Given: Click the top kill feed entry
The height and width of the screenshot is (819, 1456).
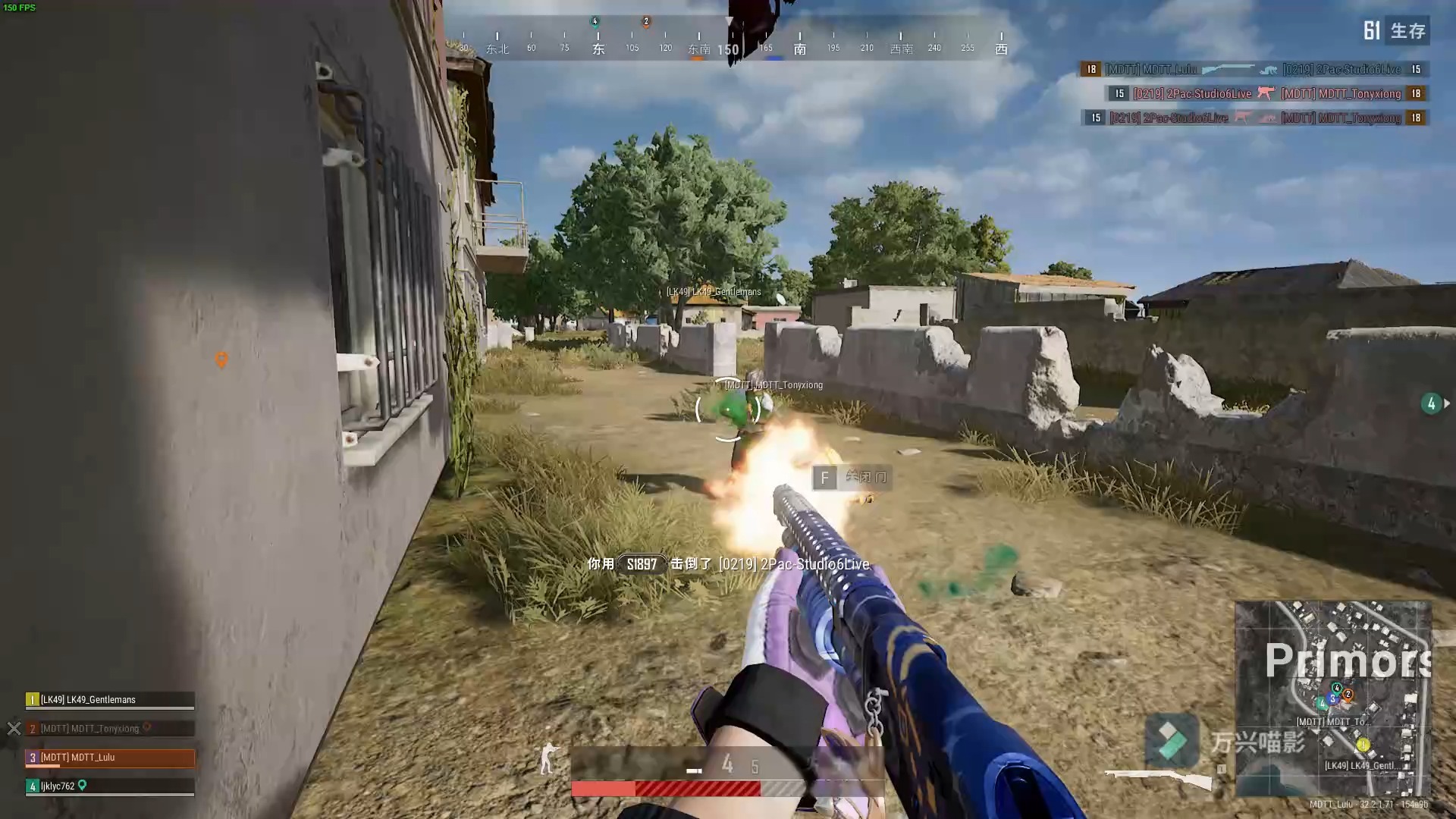Looking at the screenshot, I should click(1254, 69).
